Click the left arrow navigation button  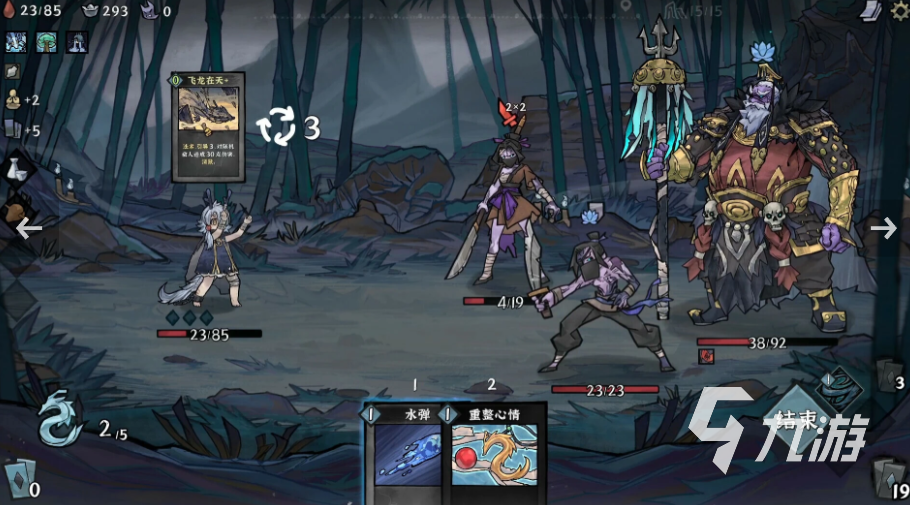point(28,228)
